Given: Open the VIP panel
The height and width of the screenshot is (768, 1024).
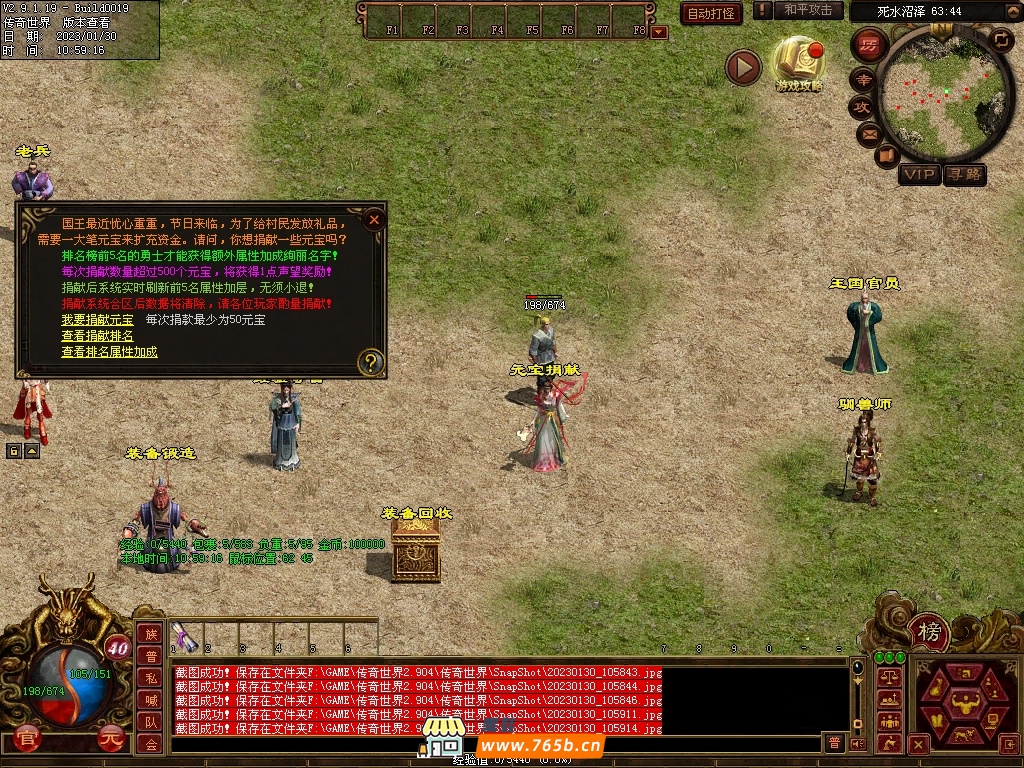Looking at the screenshot, I should (919, 175).
